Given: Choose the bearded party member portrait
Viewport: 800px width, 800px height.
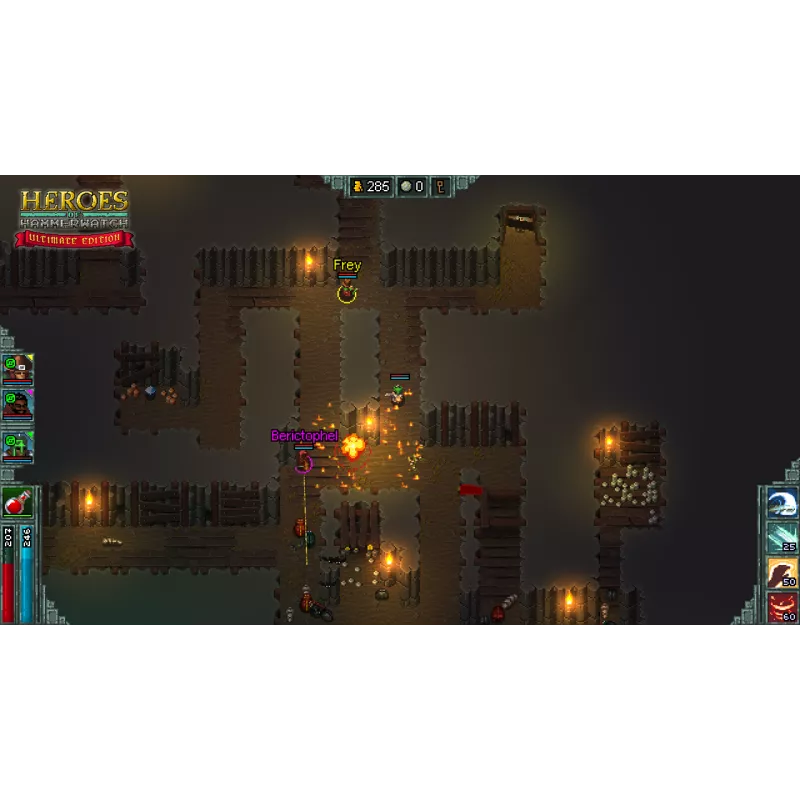Looking at the screenshot, I should [18, 405].
